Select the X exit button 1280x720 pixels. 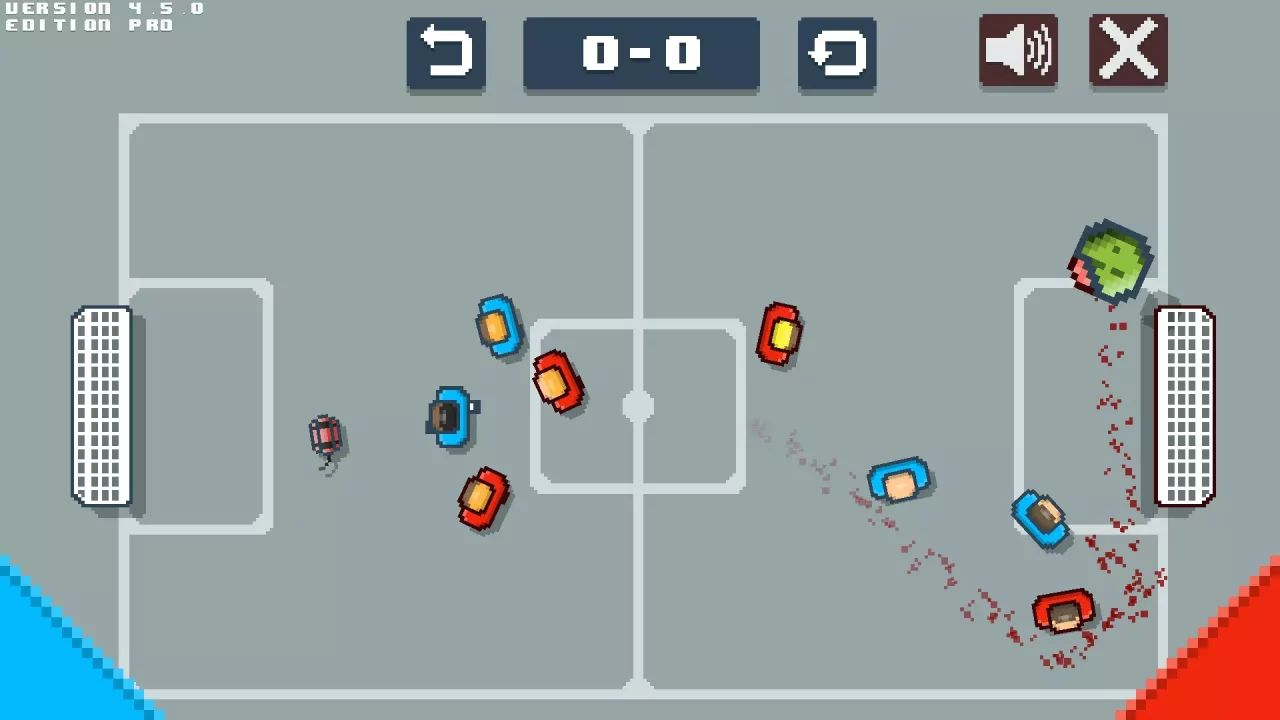[1128, 52]
